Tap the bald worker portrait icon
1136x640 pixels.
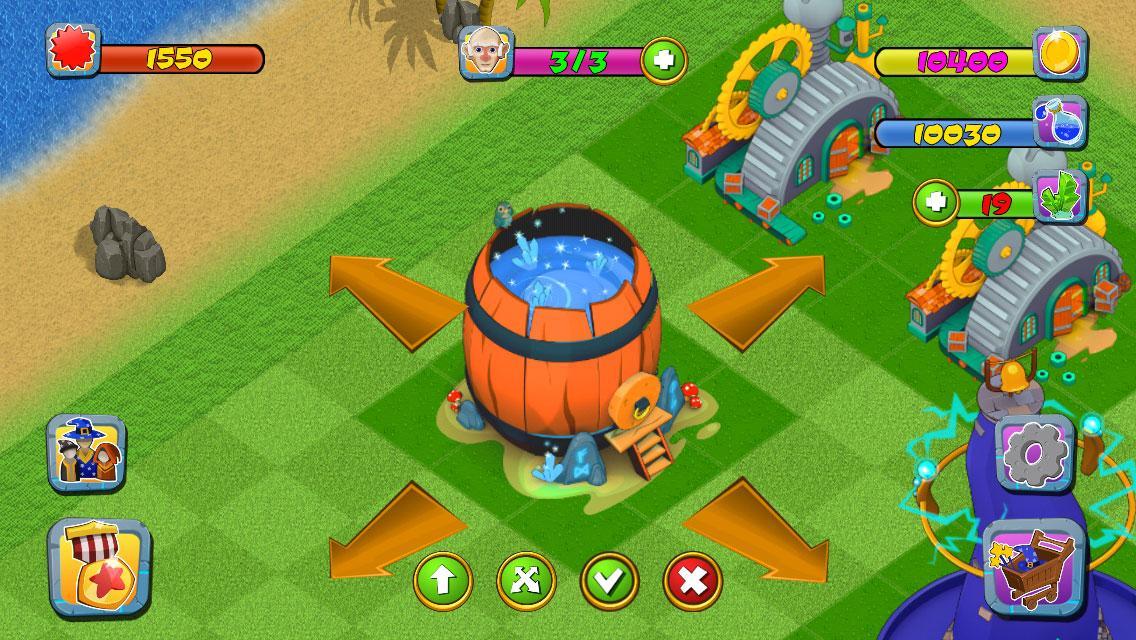click(486, 54)
